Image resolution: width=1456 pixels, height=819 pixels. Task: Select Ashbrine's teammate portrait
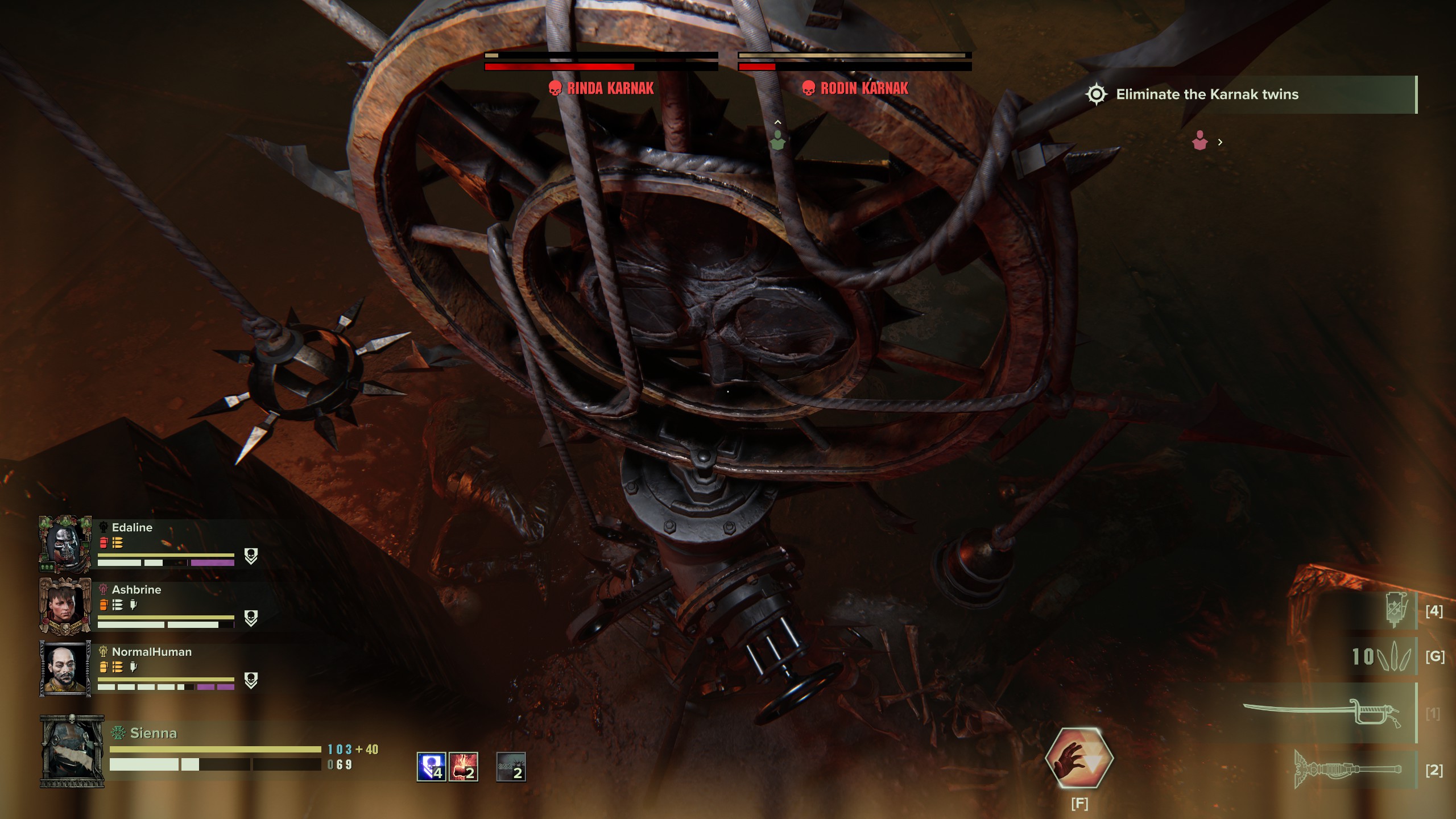[65, 606]
